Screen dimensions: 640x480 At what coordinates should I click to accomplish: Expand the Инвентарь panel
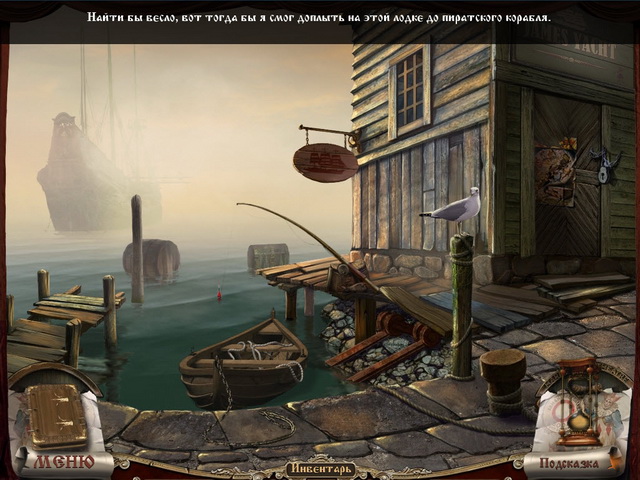319,467
